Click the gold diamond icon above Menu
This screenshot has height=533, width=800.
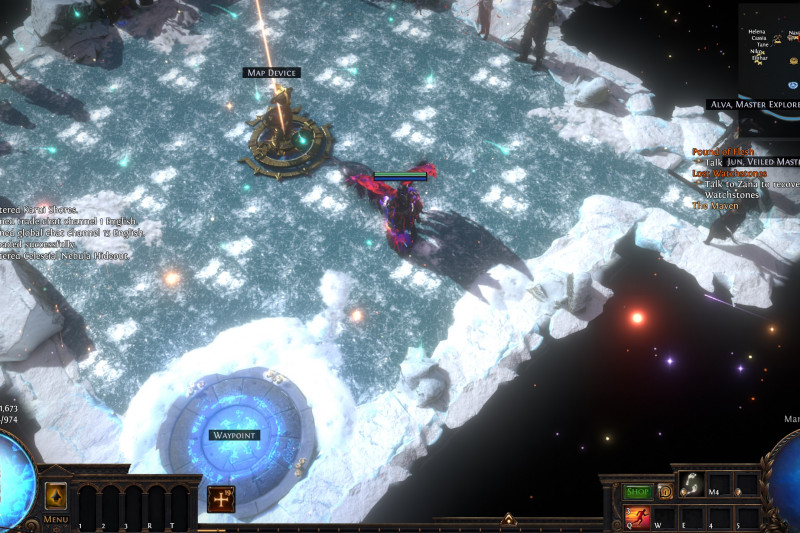[55, 495]
